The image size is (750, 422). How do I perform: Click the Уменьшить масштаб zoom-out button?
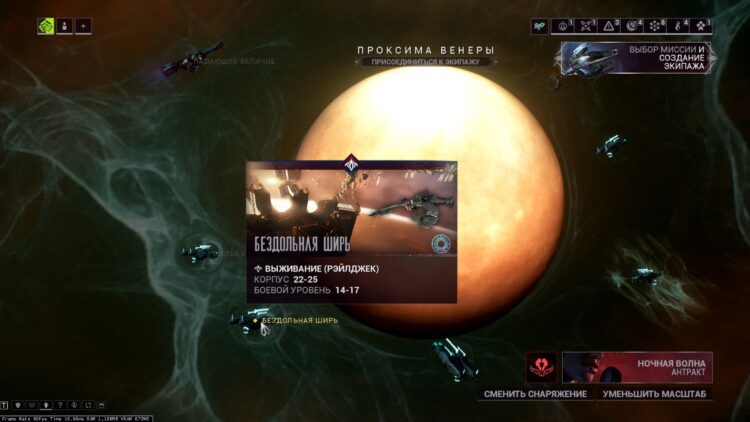[656, 394]
